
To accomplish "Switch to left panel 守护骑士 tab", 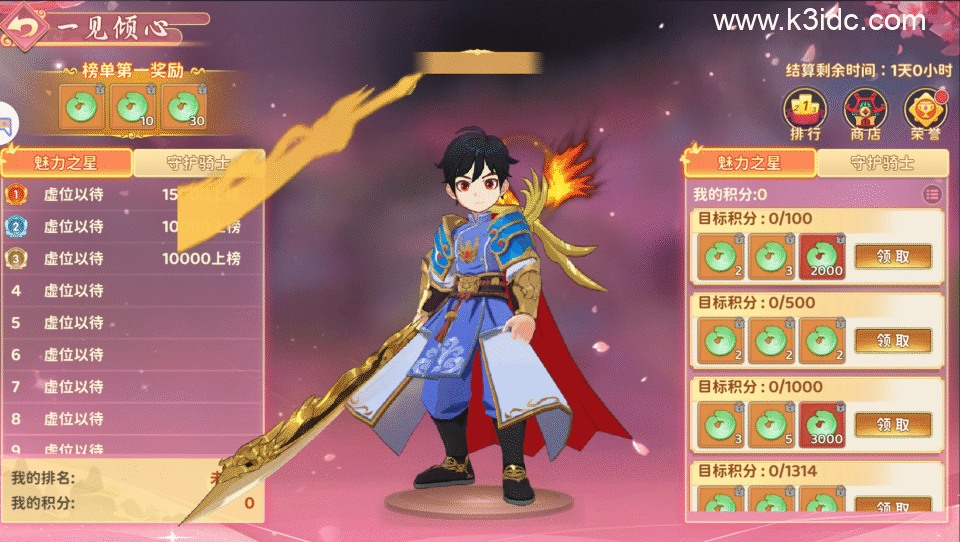I will 198,164.
